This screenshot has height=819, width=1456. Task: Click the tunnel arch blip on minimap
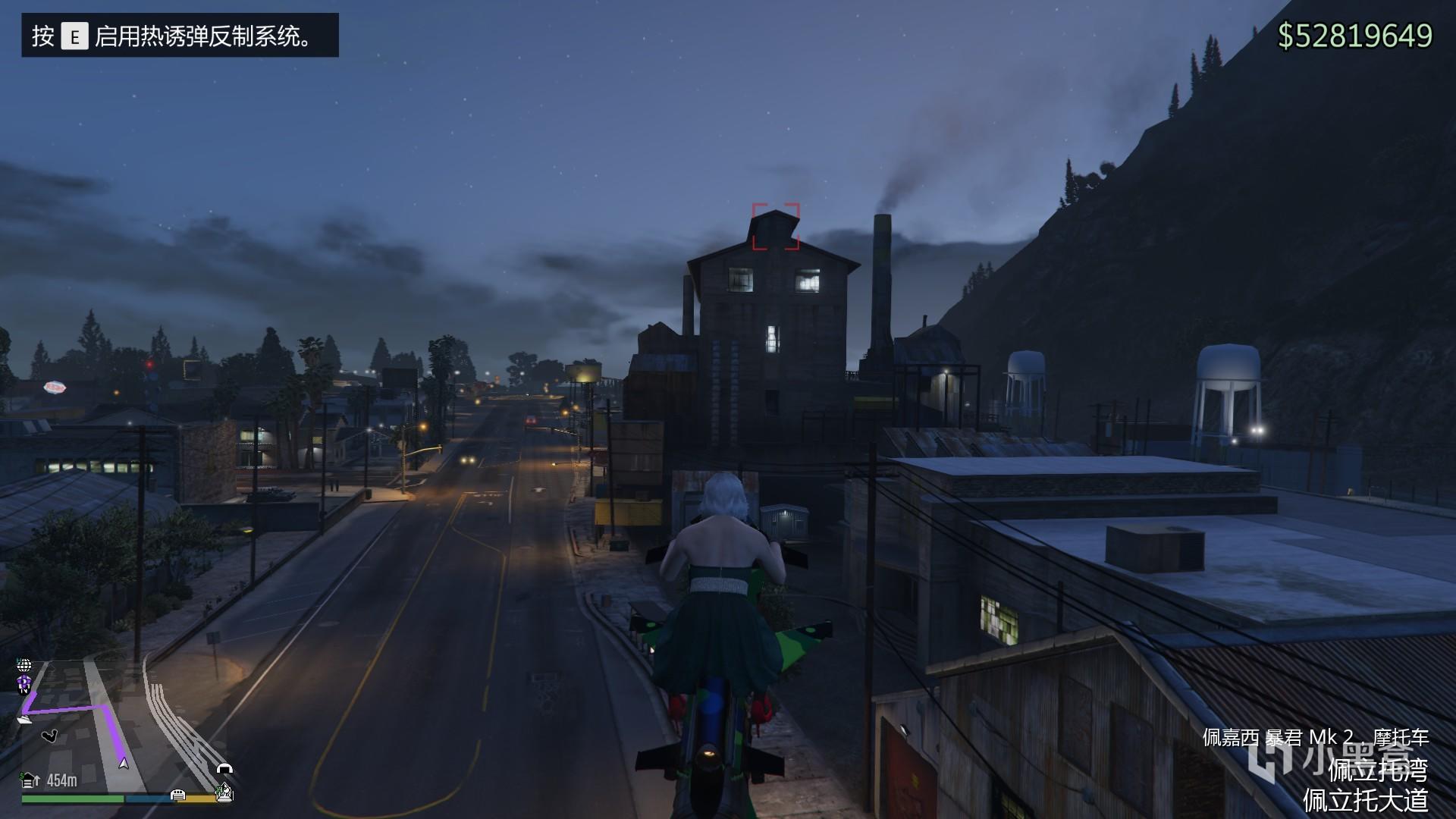pos(224,768)
